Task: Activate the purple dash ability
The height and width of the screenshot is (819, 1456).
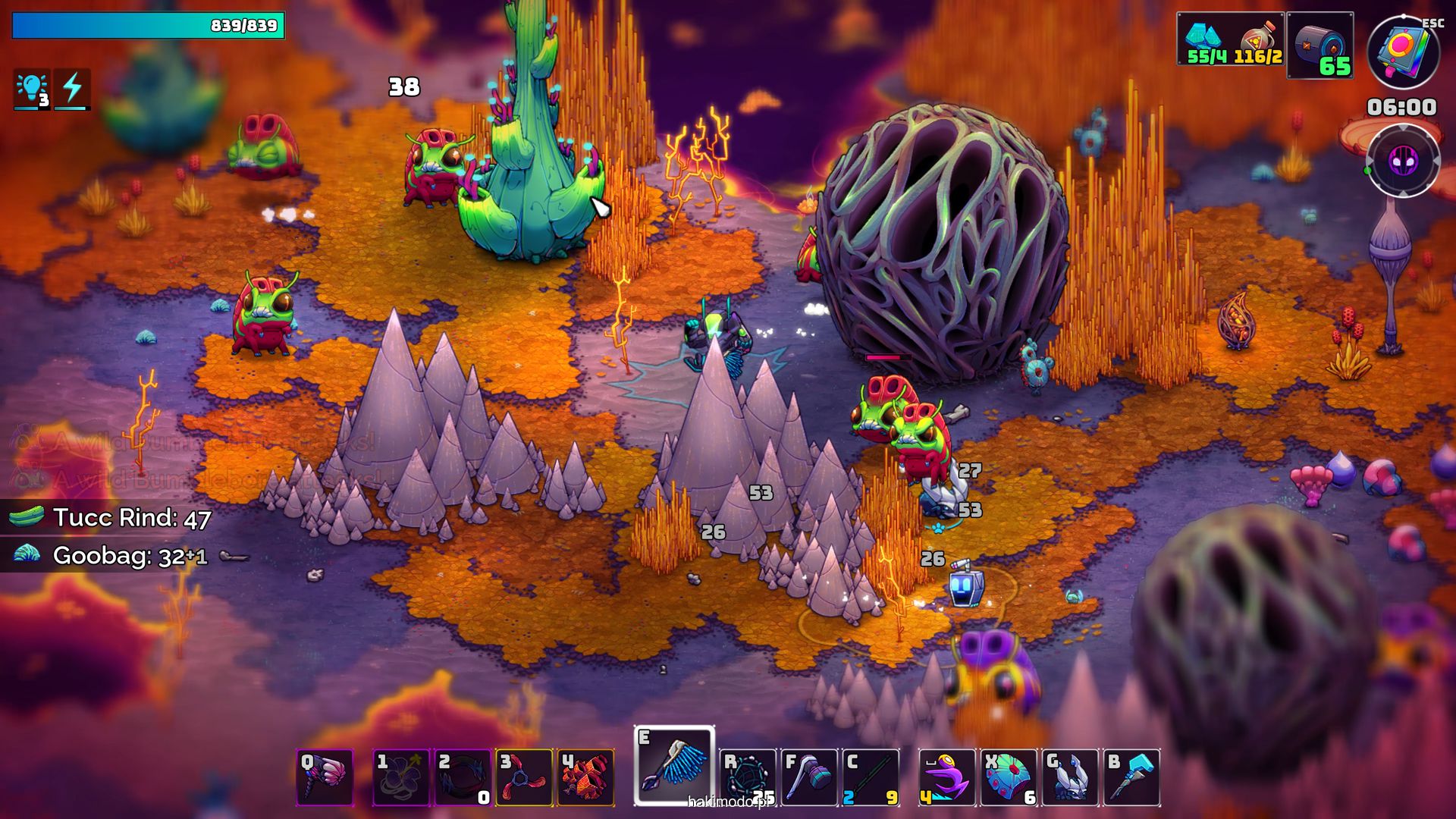Action: click(x=946, y=777)
